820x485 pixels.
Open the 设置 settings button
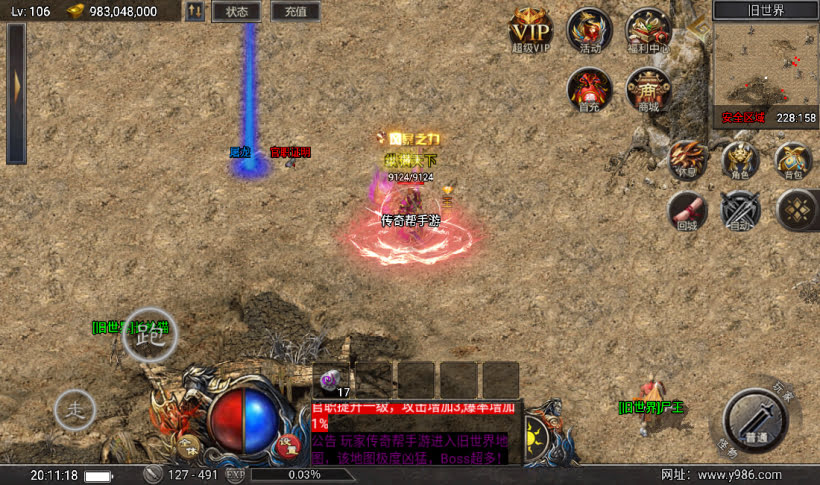pos(288,446)
